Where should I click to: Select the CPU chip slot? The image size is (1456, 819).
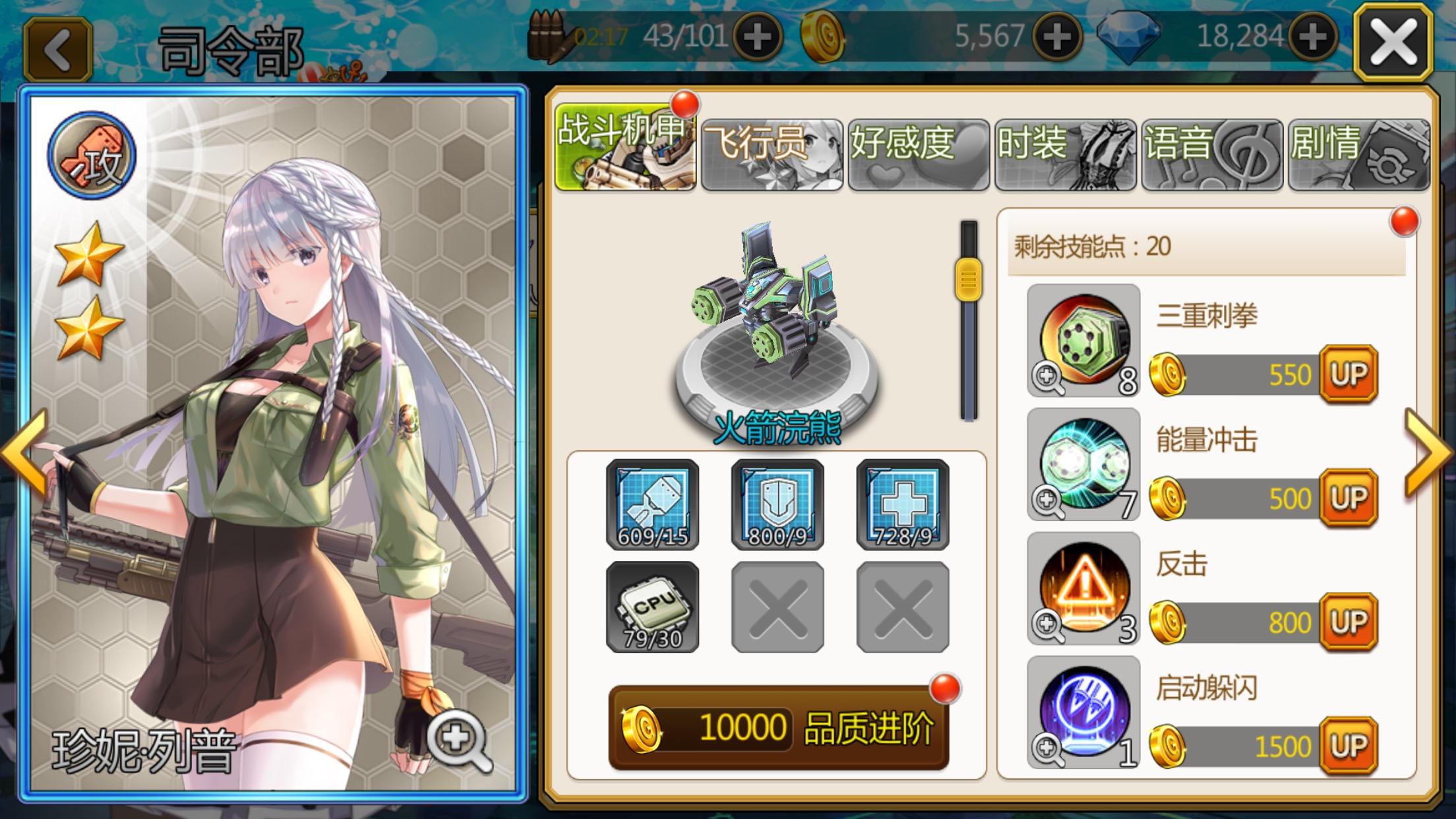coord(652,607)
